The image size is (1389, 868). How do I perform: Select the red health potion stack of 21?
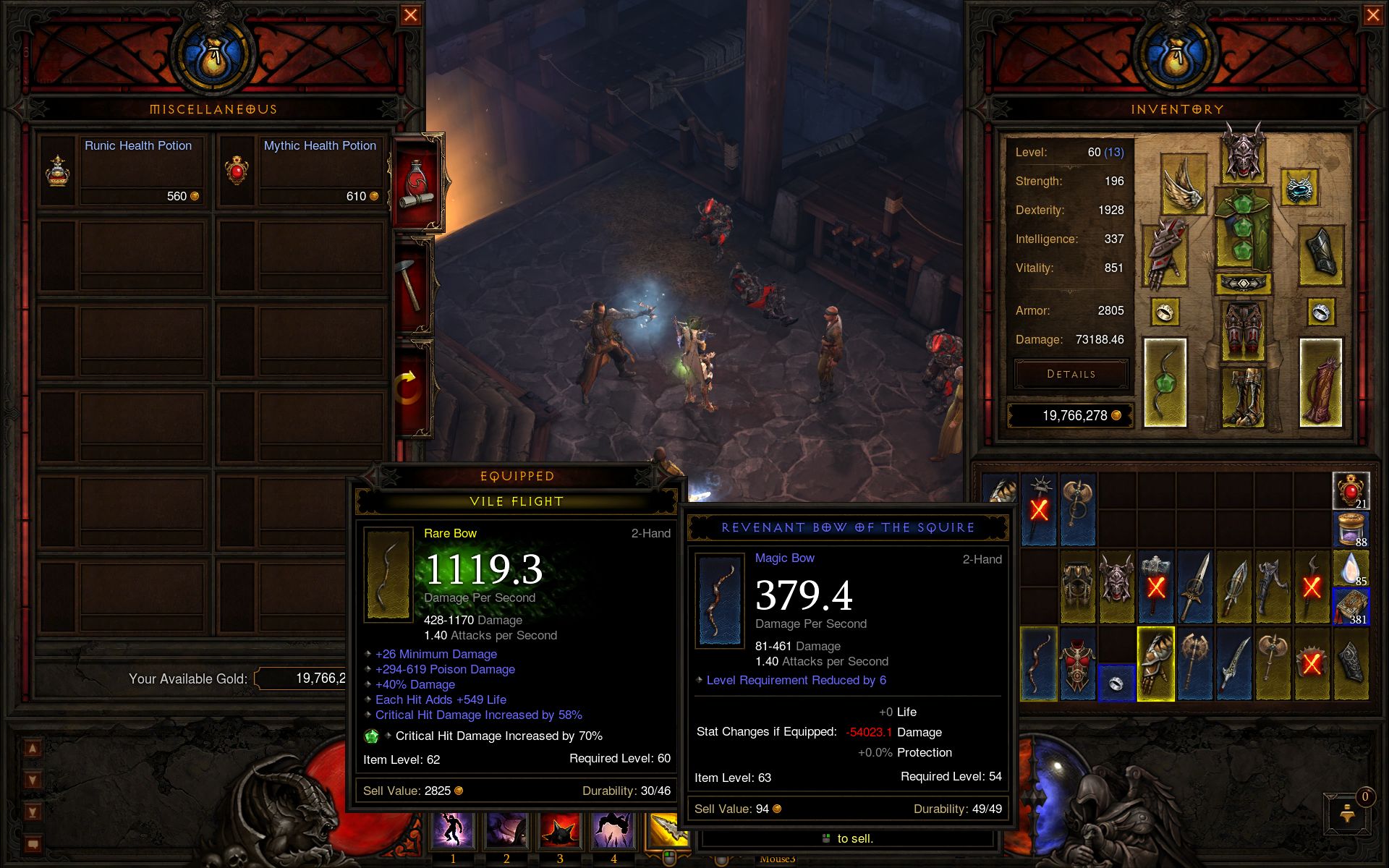point(1350,491)
